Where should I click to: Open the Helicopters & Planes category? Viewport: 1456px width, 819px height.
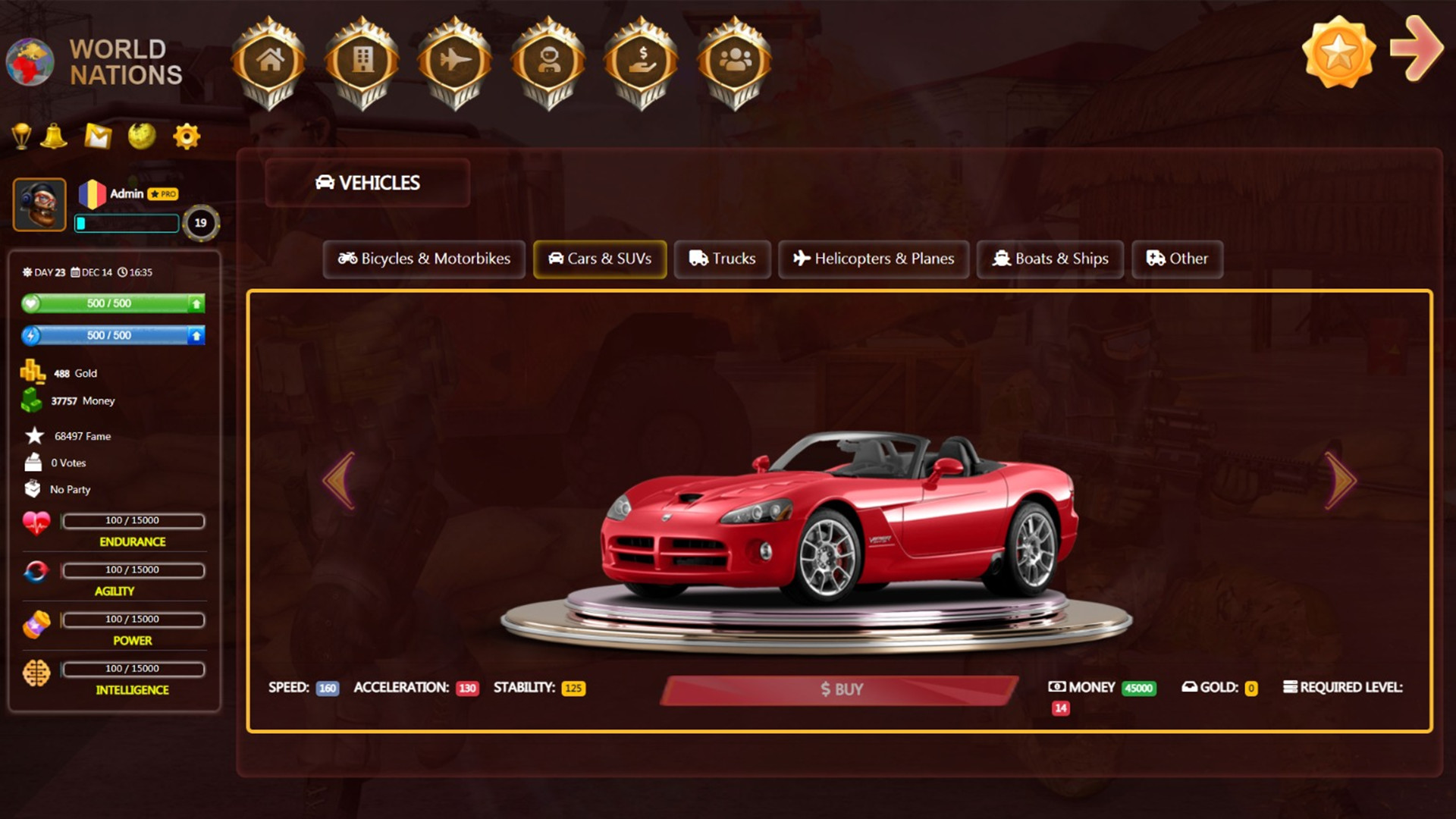[873, 259]
